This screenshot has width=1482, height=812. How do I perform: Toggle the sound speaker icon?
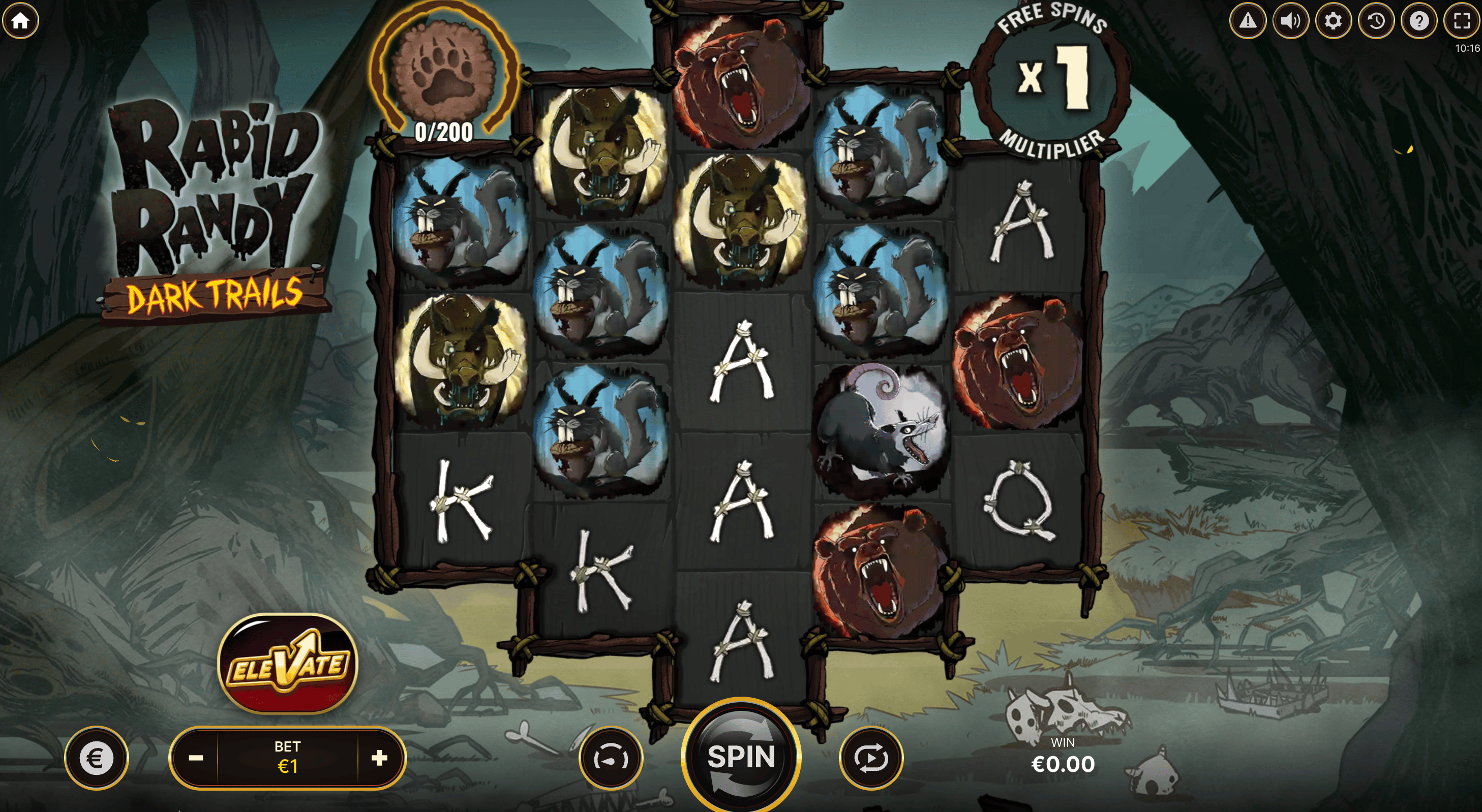(1290, 21)
